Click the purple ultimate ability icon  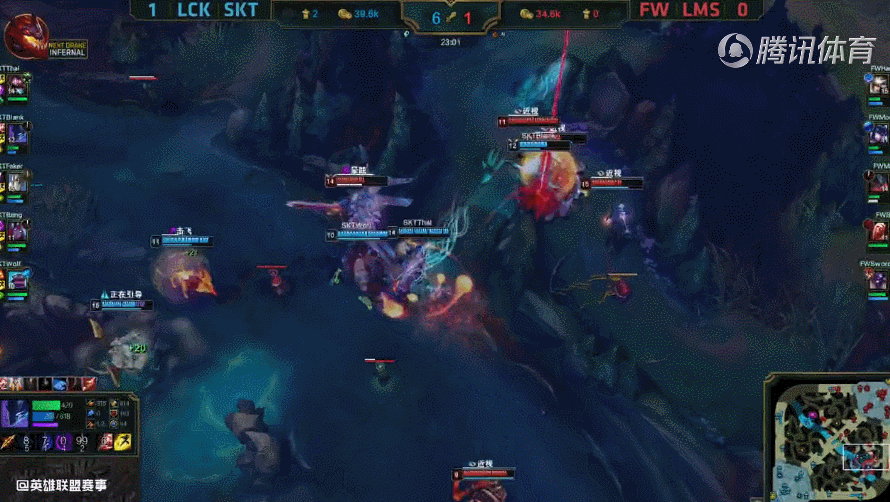coord(61,441)
